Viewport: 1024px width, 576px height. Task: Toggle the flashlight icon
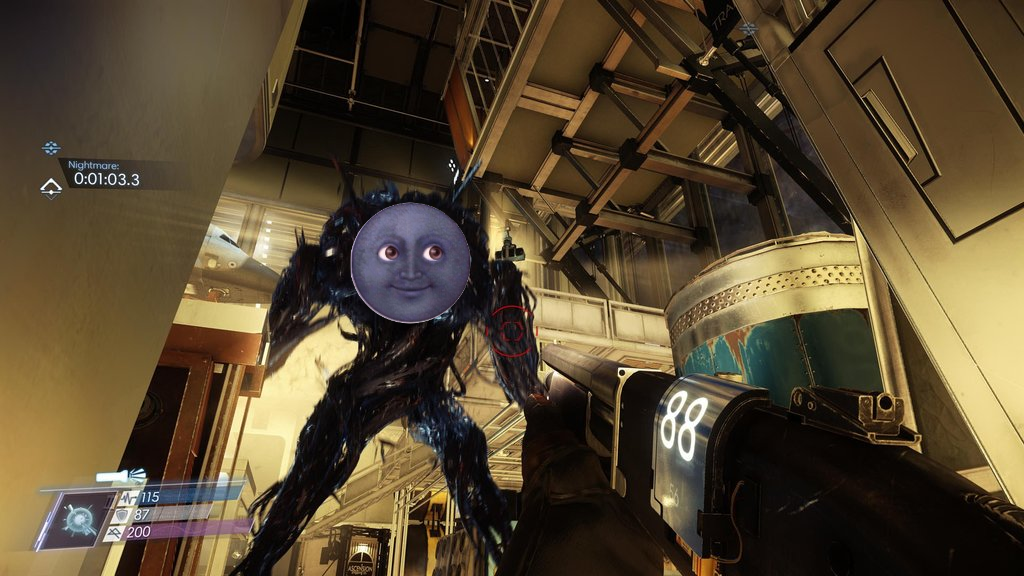[121, 477]
